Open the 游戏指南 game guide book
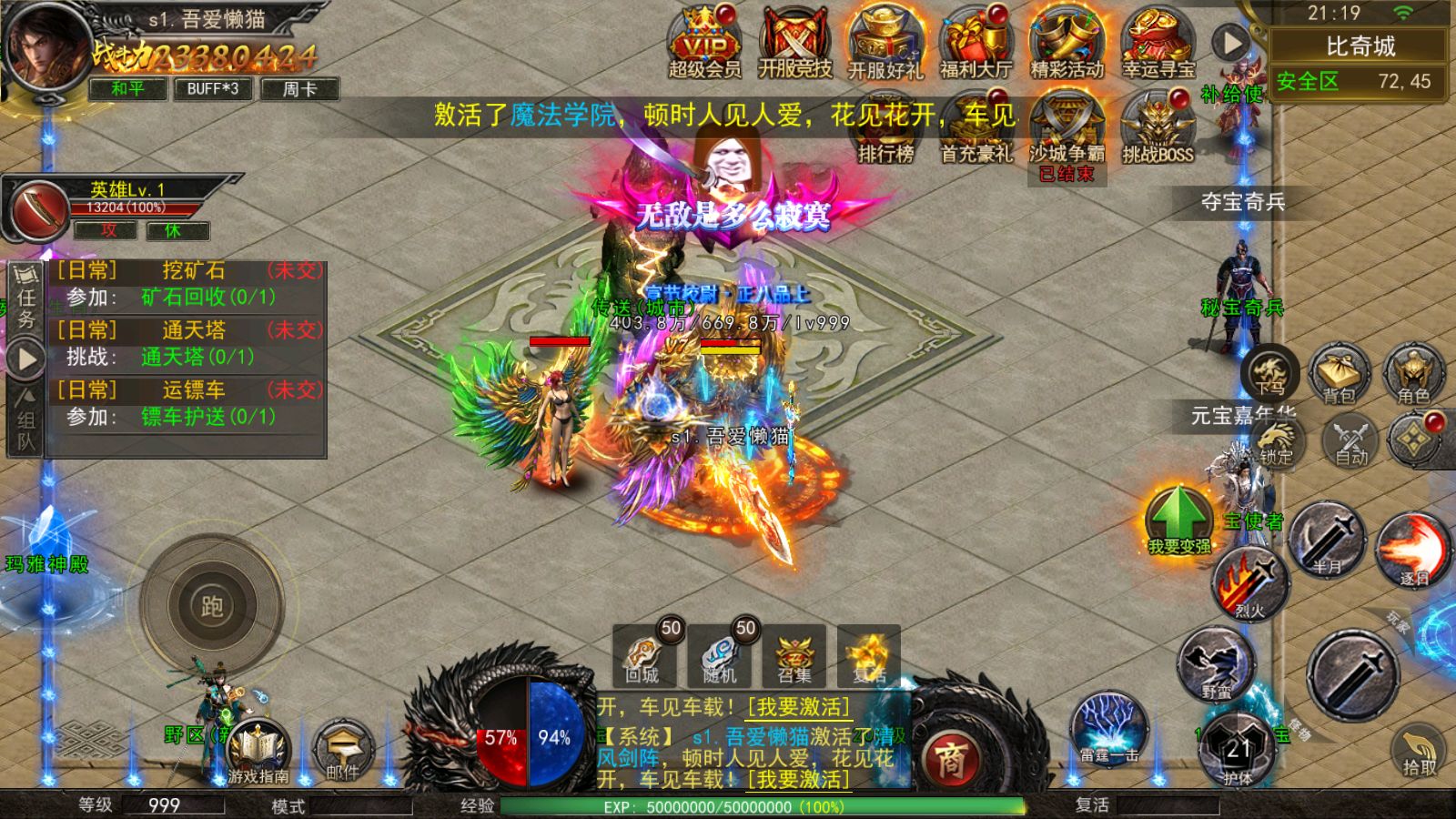This screenshot has height=819, width=1456. 258,752
